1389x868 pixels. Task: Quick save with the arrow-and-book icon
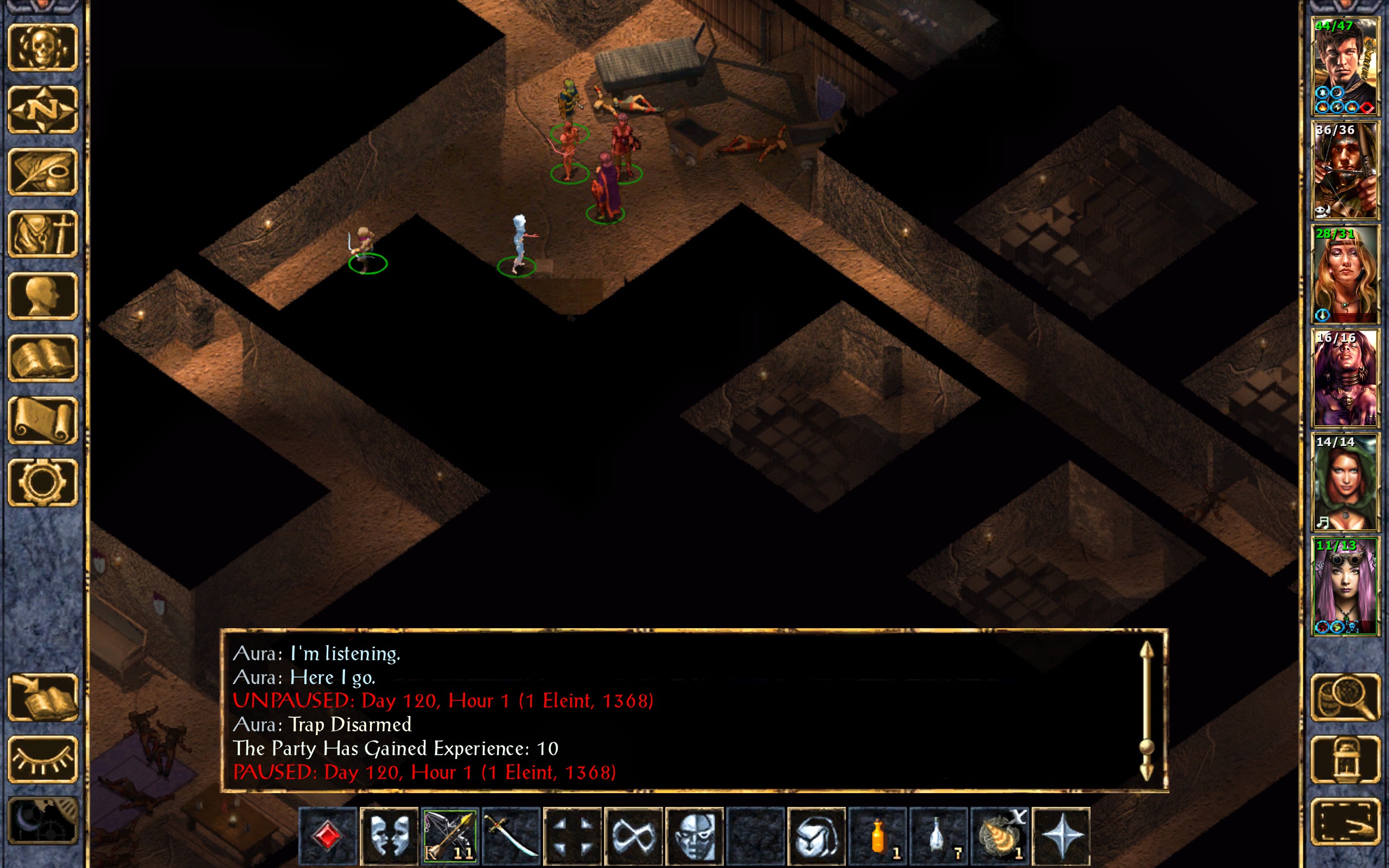[43, 698]
